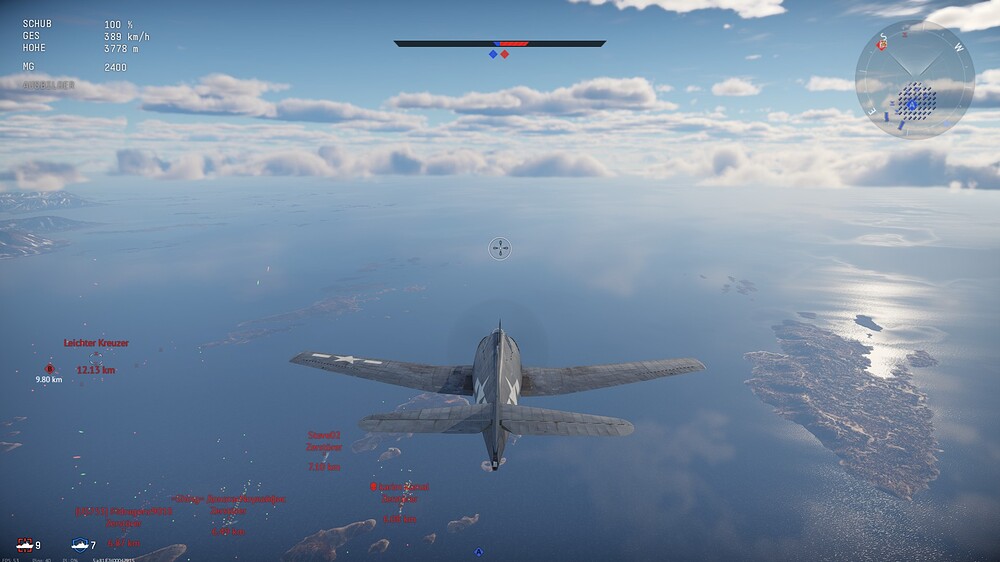Viewport: 1000px width, 562px height.
Task: Click the blue diamond under the ticket bar
Action: pos(493,54)
